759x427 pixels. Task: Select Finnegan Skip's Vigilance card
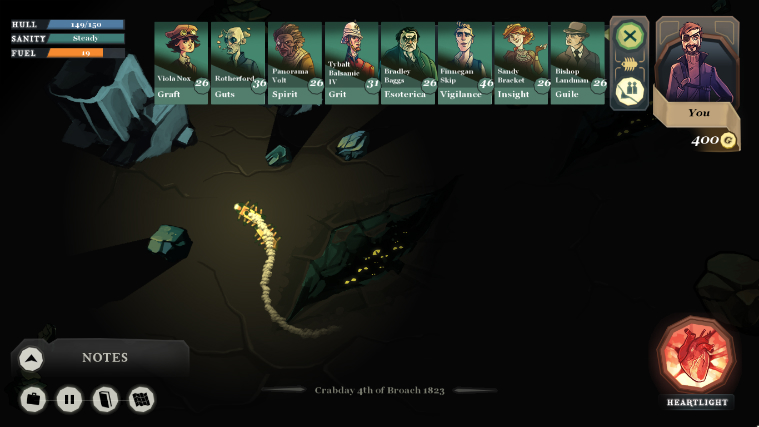(x=464, y=62)
